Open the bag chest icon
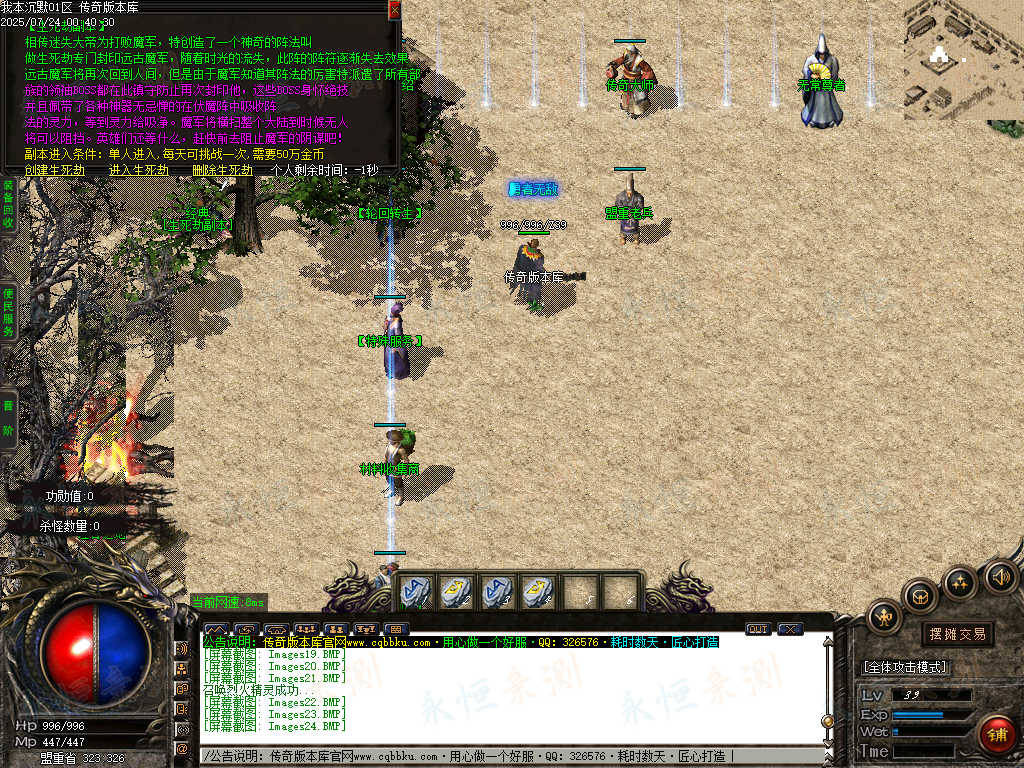1024x768 pixels. coord(920,597)
